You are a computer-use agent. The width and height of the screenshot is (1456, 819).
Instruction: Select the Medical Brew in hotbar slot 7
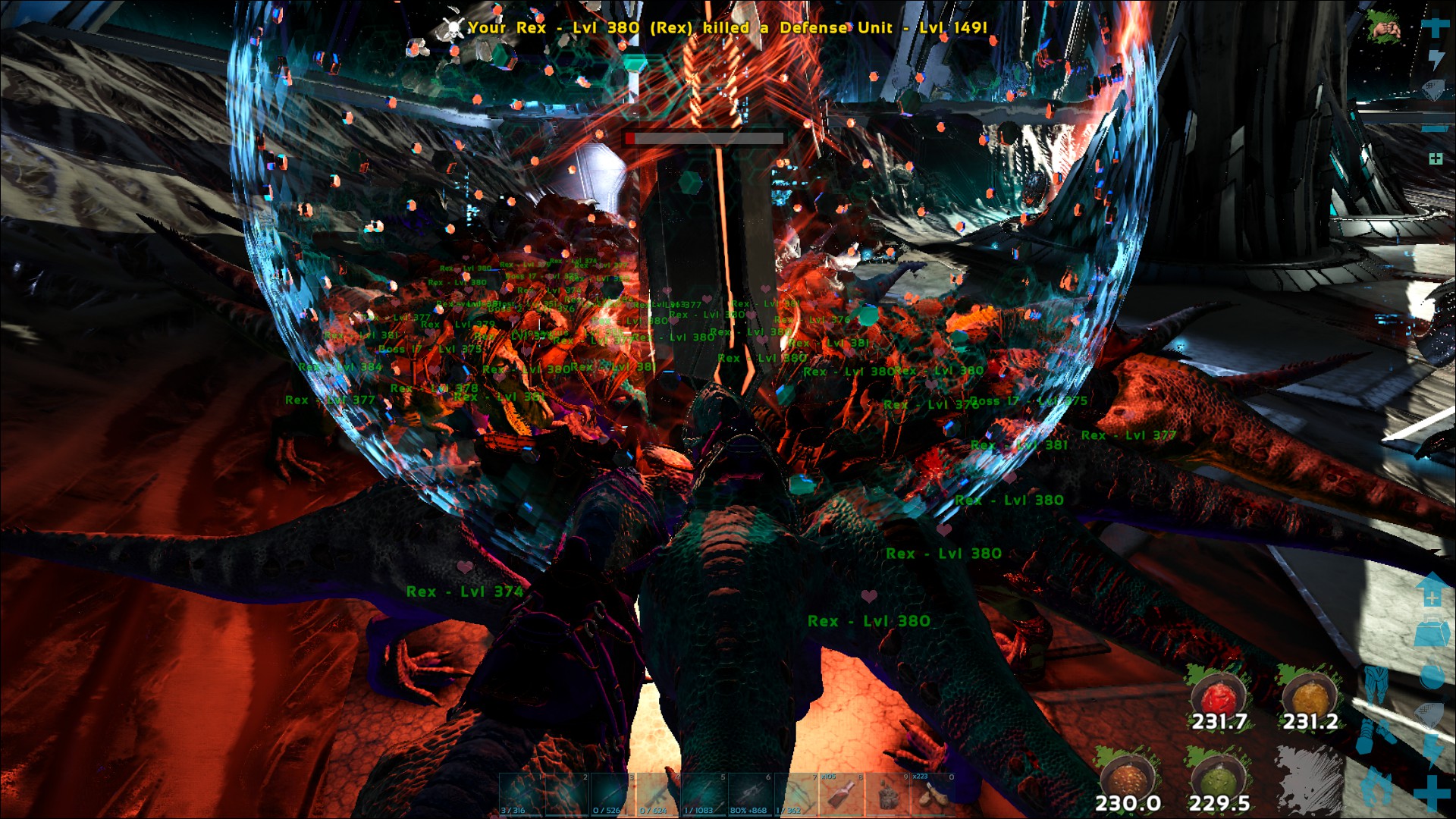[842, 796]
